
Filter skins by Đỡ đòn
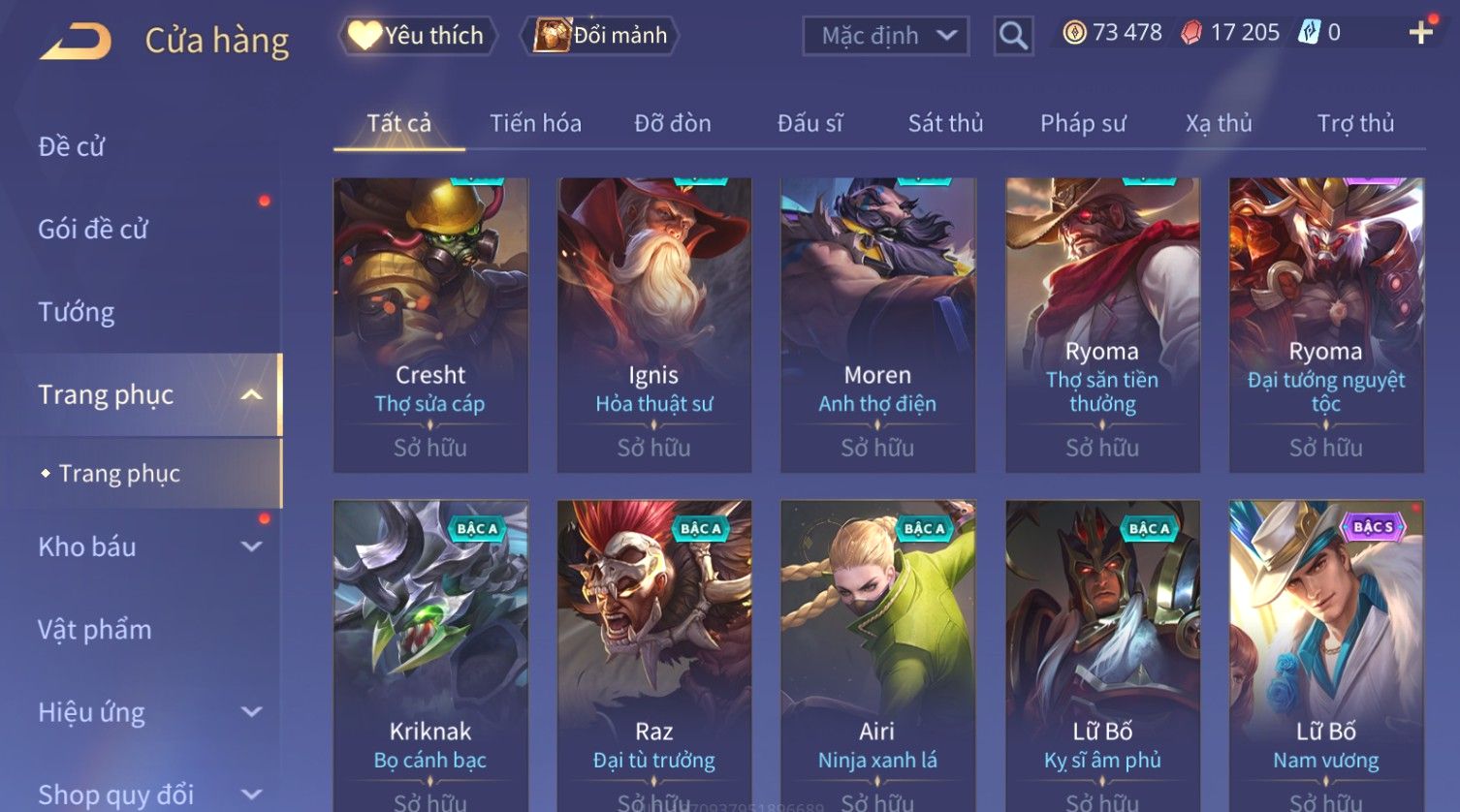(673, 123)
